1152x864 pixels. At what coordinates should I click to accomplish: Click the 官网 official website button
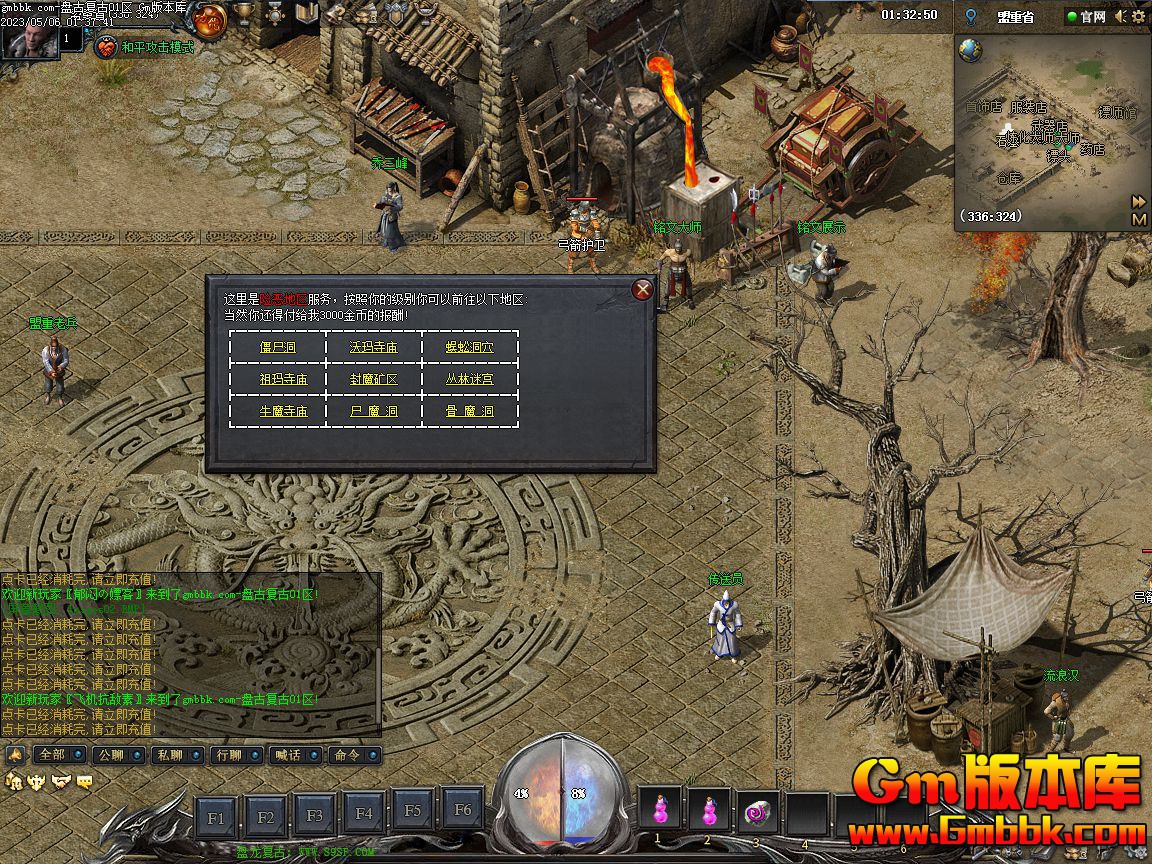(1085, 16)
